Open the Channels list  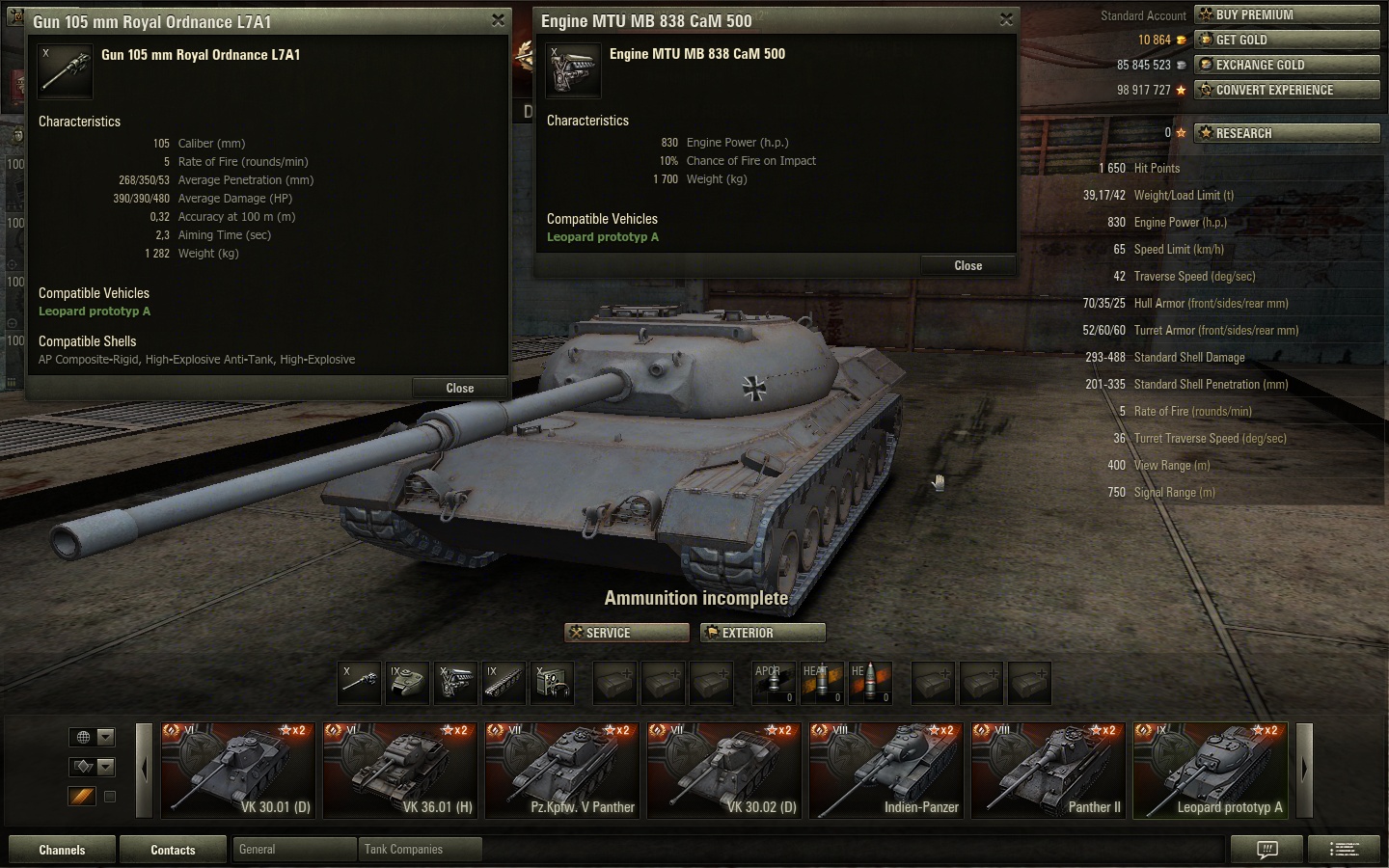[x=62, y=850]
